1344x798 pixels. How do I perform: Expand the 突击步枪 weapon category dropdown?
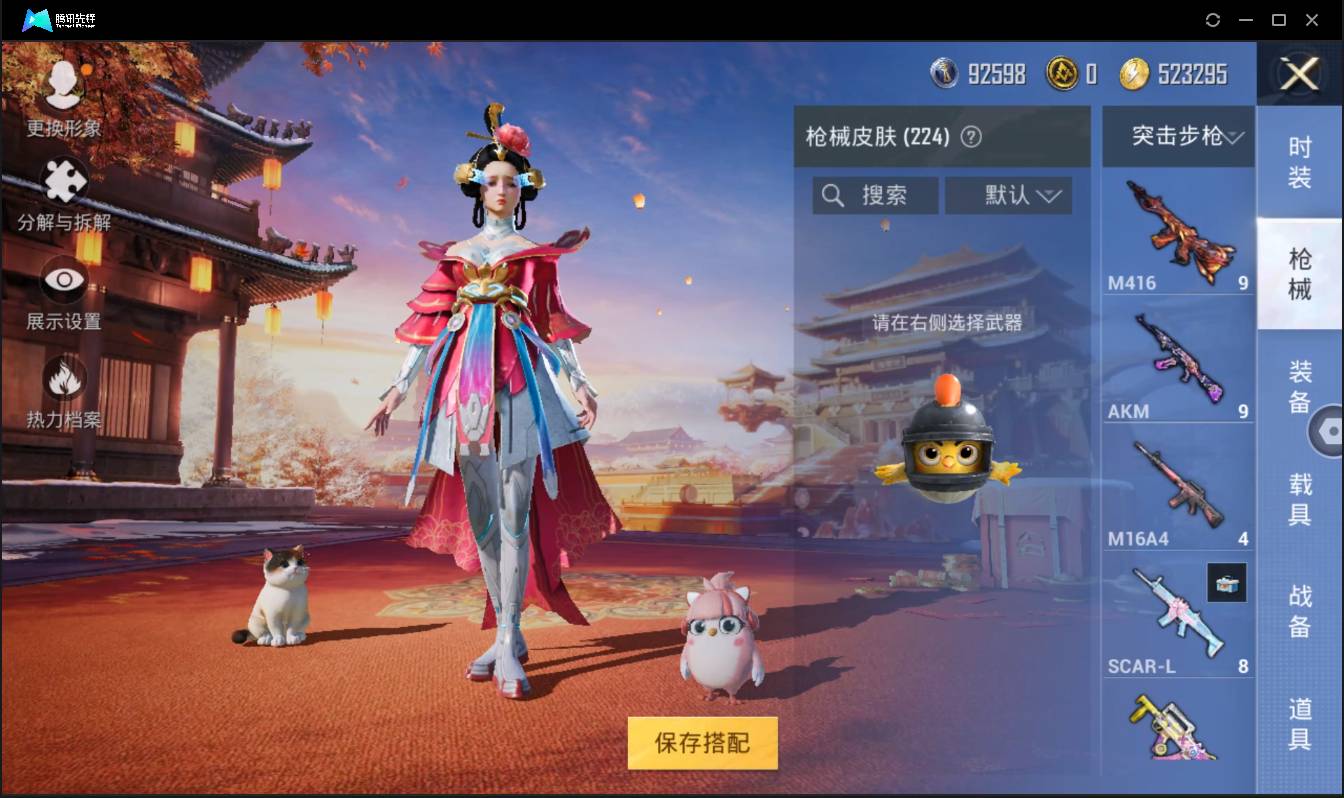[1178, 136]
